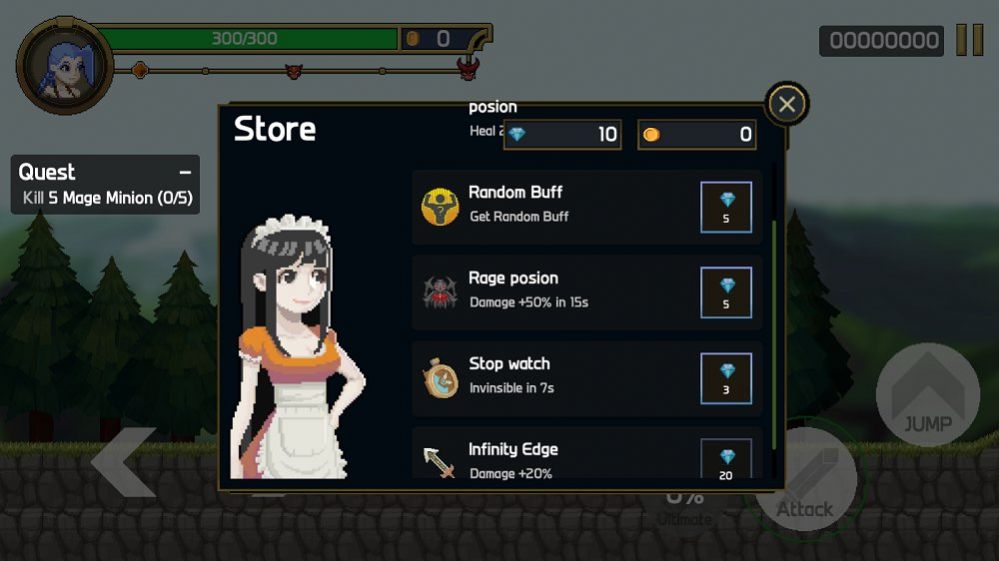Buy Random Buff for 5 gems
The width and height of the screenshot is (999, 561).
point(726,207)
